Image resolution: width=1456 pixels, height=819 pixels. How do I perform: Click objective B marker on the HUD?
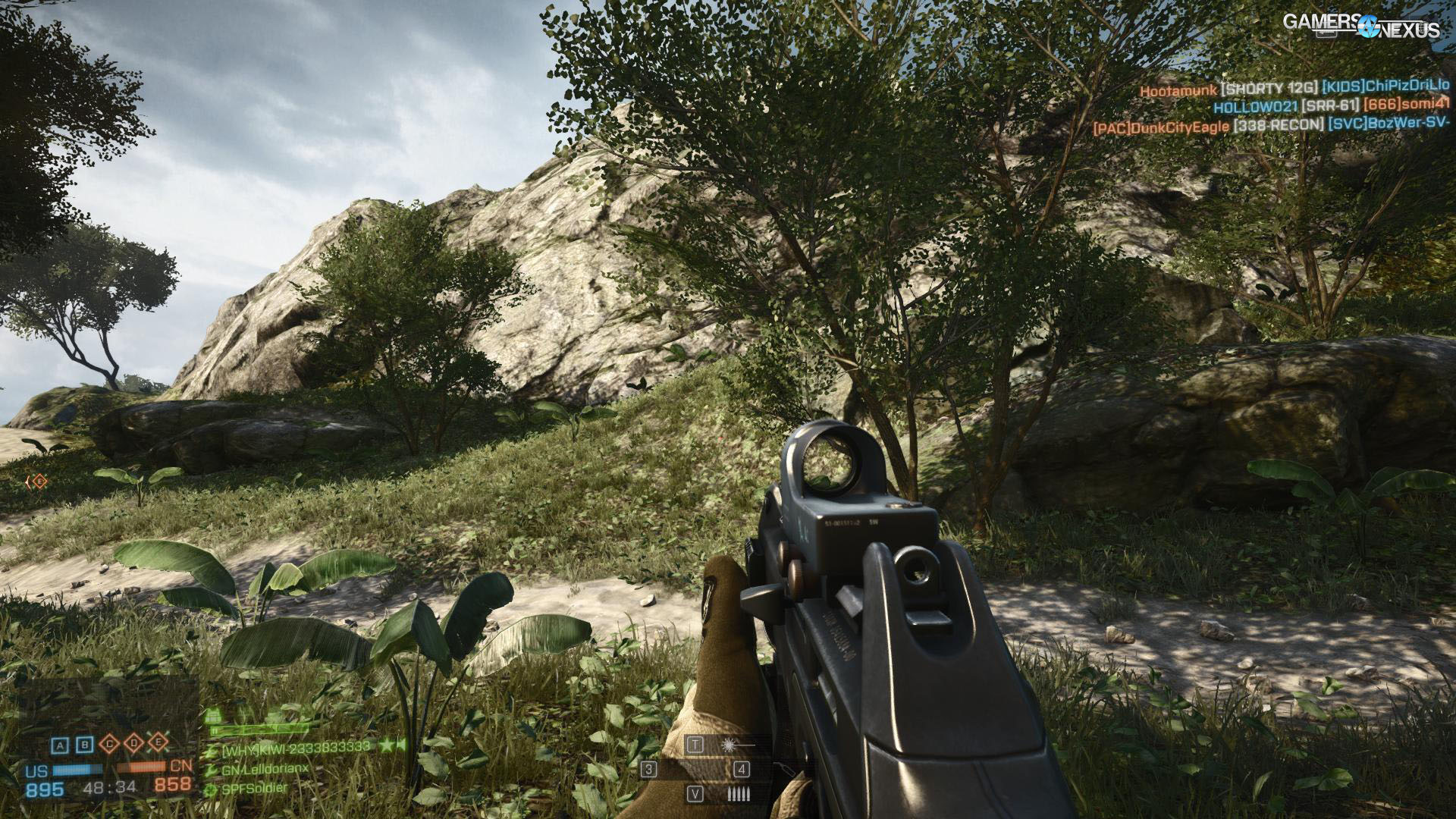click(x=84, y=745)
